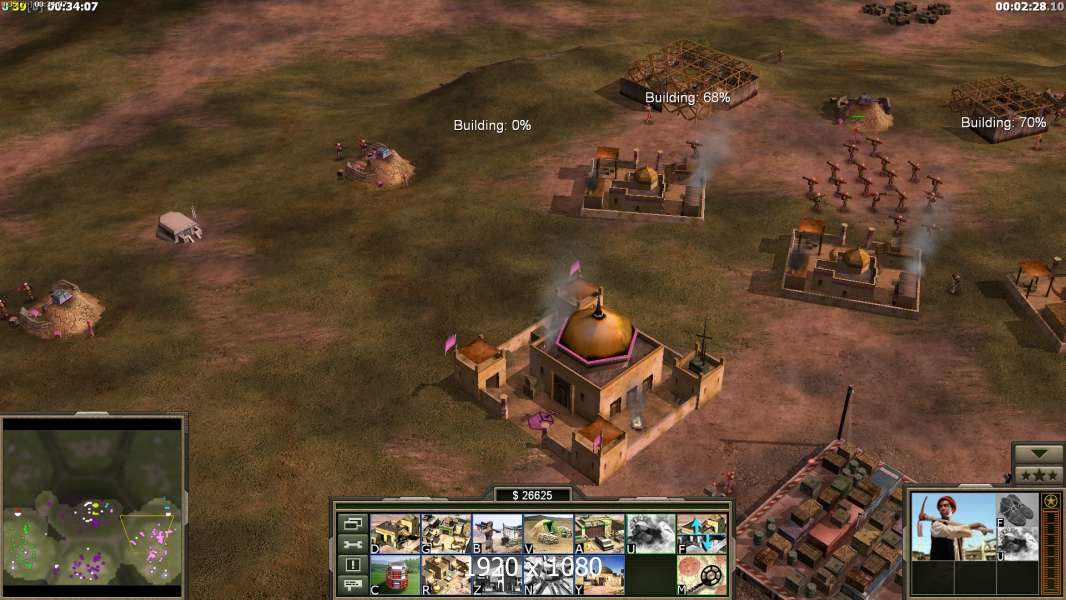Click the overlapping windows button
Screen dimensions: 1066x600
tap(352, 523)
